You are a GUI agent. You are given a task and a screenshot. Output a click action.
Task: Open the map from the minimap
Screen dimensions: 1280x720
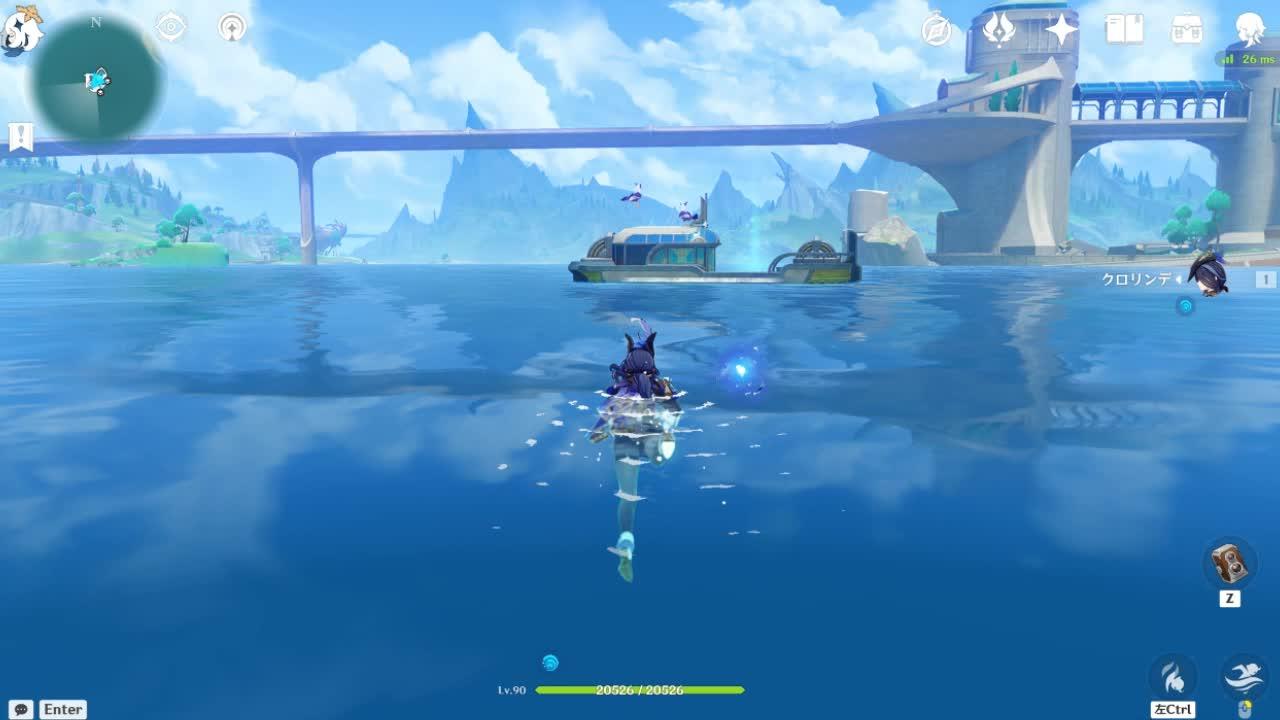97,79
